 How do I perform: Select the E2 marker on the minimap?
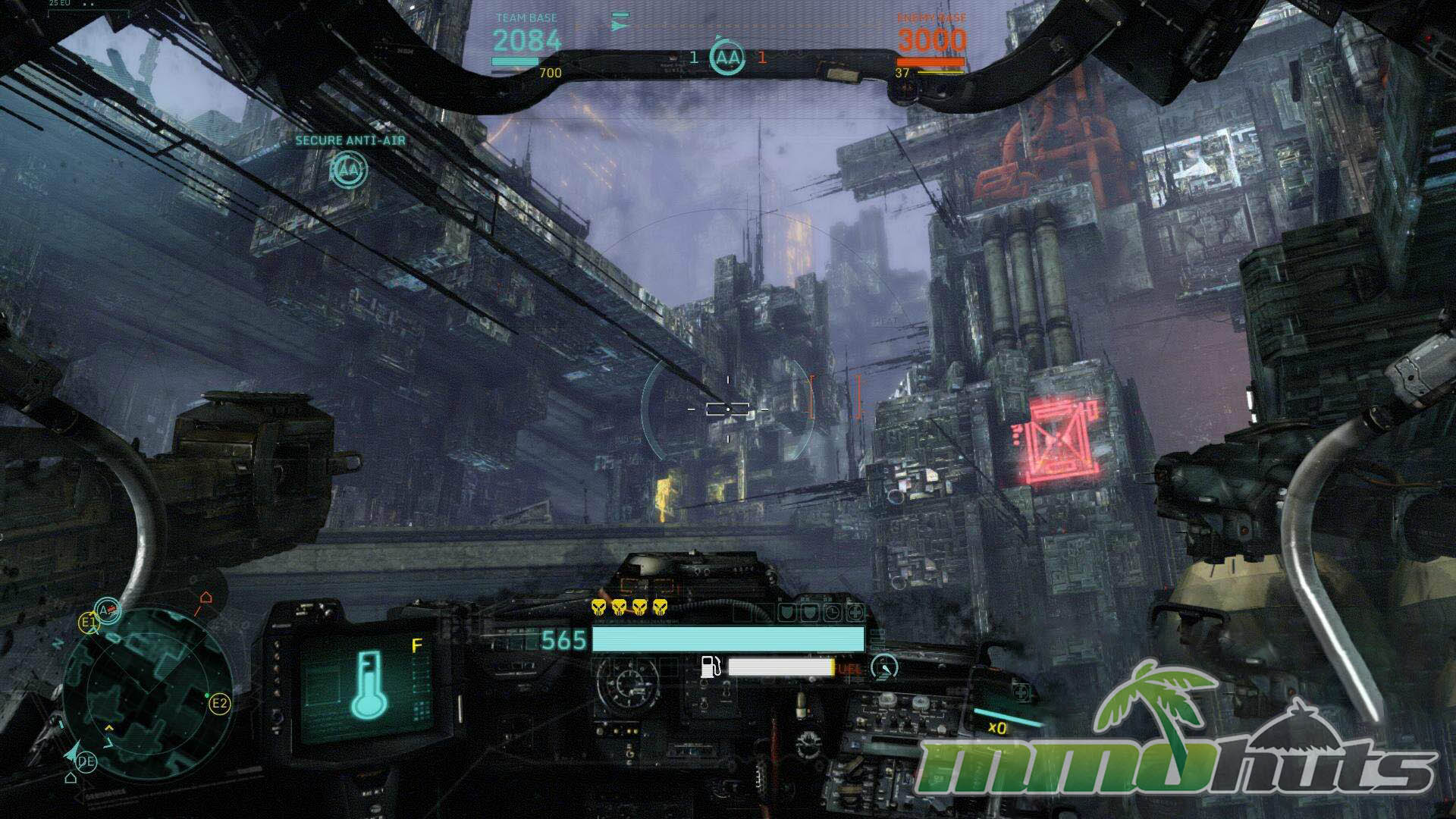pyautogui.click(x=219, y=704)
